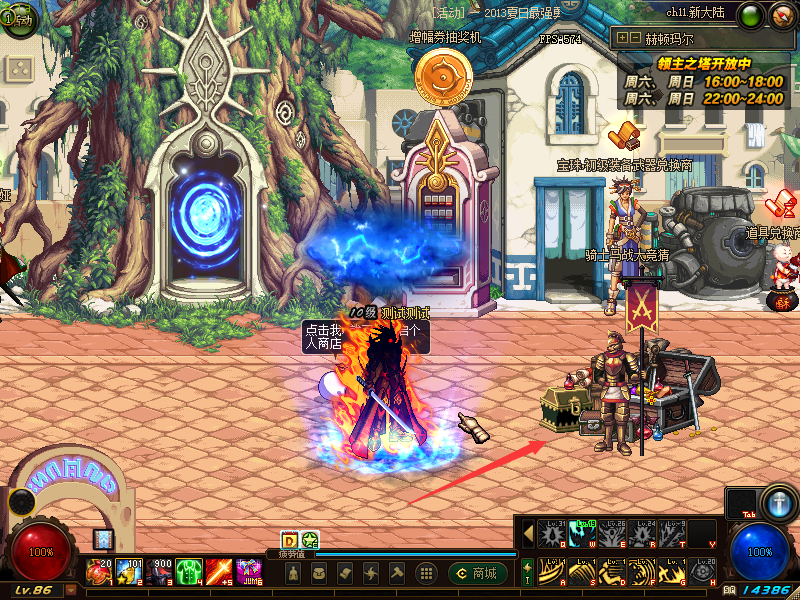Click the green orb button by ch11
This screenshot has height=600, width=800.
coord(750,15)
